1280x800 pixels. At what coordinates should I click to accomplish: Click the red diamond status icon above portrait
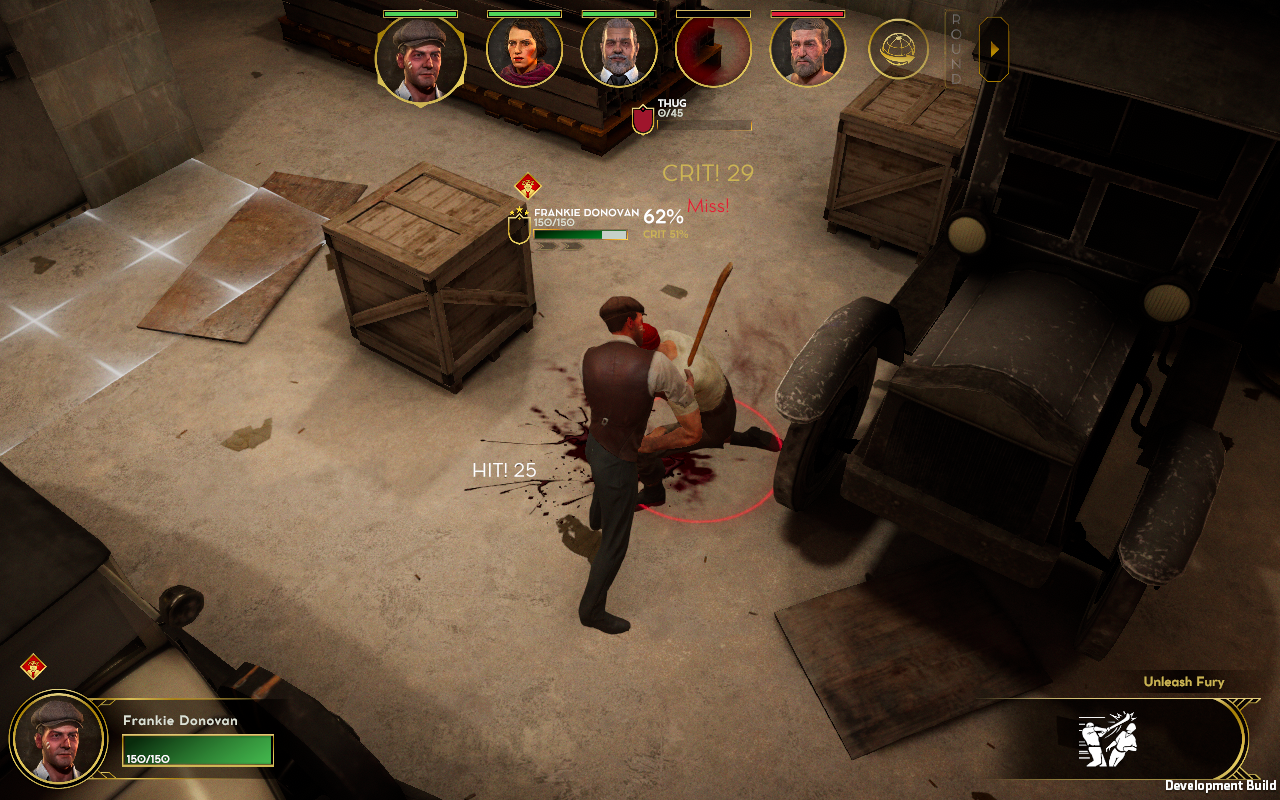[33, 666]
